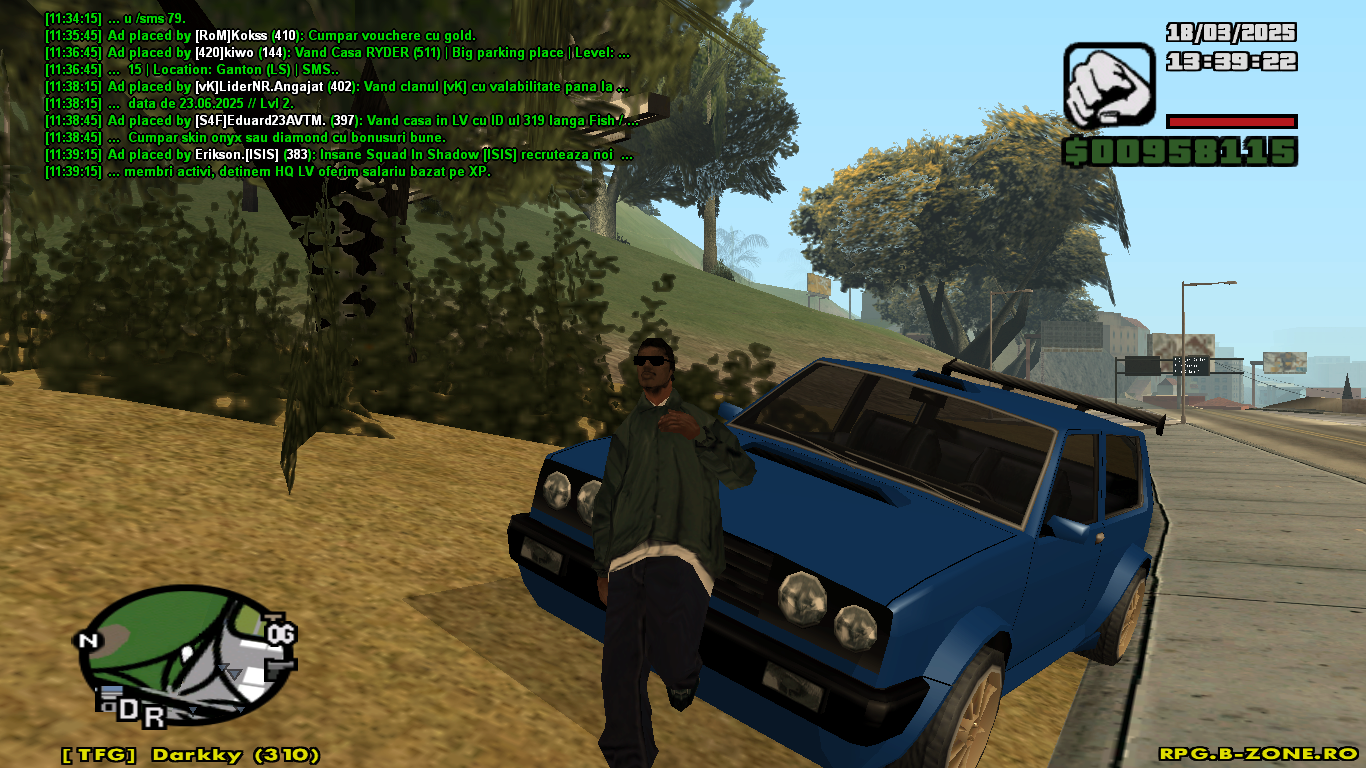Choose the R blip on the radar
This screenshot has width=1366, height=768.
click(153, 717)
